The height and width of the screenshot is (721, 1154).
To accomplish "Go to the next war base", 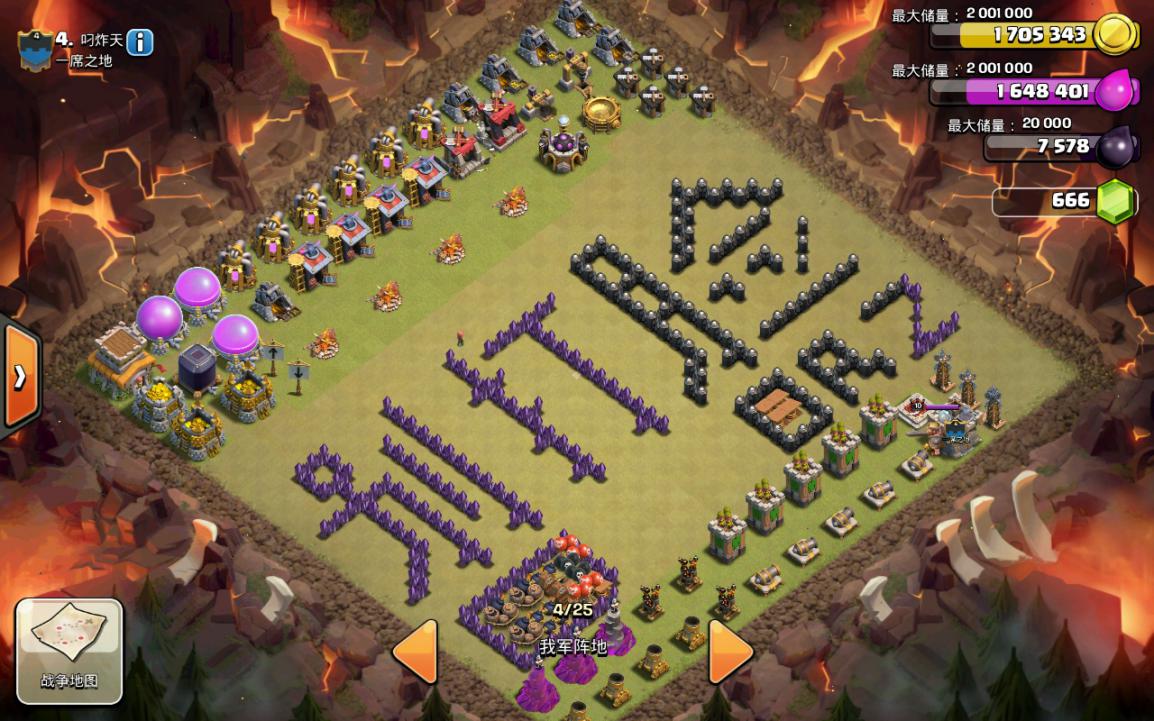I will [x=730, y=651].
